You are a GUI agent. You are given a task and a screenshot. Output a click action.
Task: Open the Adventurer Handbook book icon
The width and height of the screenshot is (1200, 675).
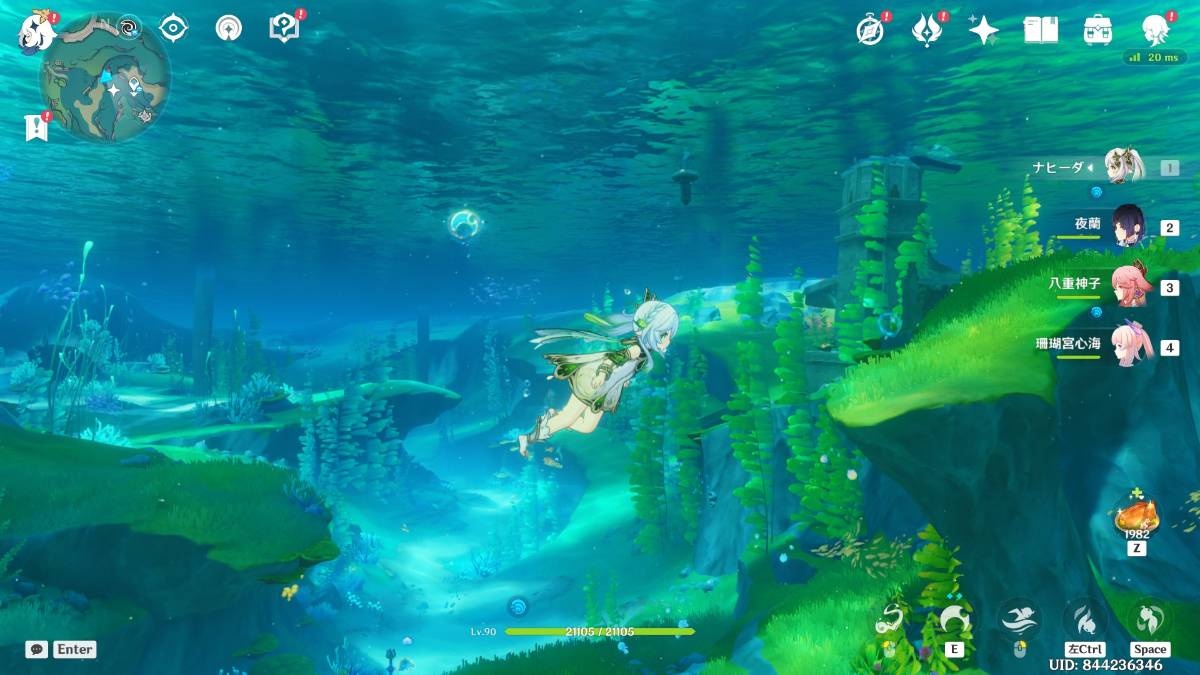tap(1040, 30)
